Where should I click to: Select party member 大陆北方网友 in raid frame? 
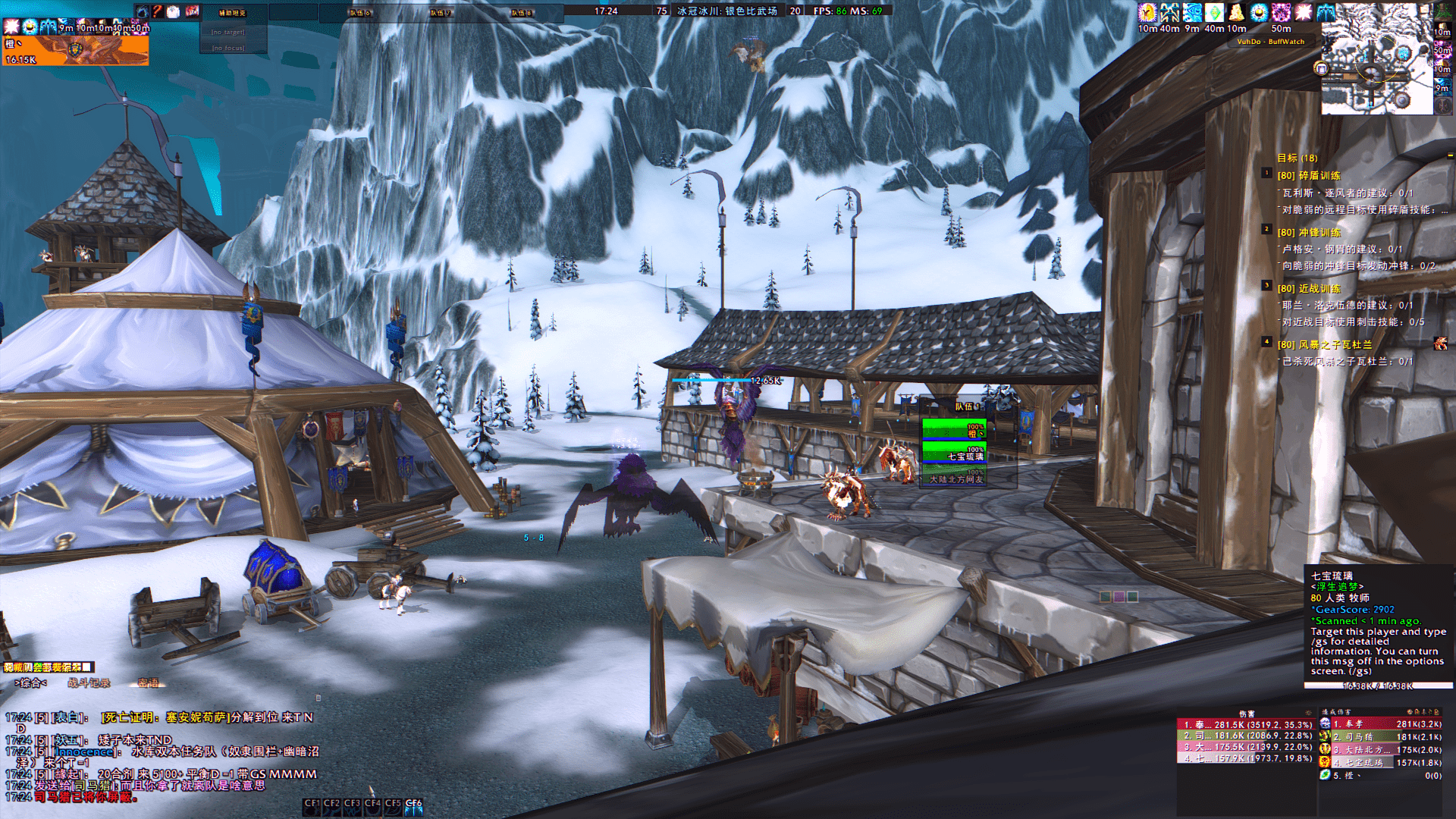pos(954,476)
